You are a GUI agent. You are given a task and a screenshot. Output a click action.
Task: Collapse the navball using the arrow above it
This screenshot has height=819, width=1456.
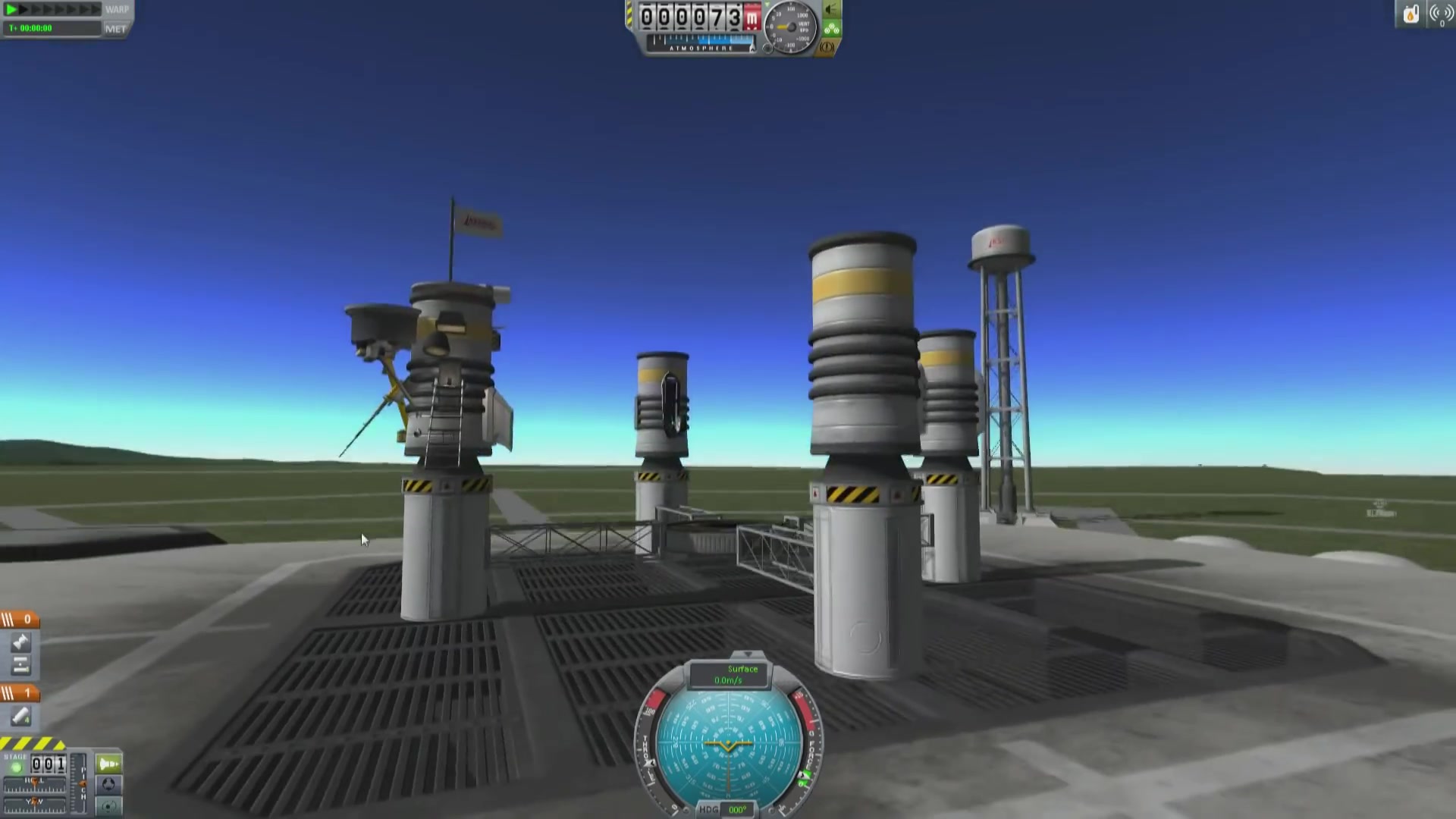748,654
